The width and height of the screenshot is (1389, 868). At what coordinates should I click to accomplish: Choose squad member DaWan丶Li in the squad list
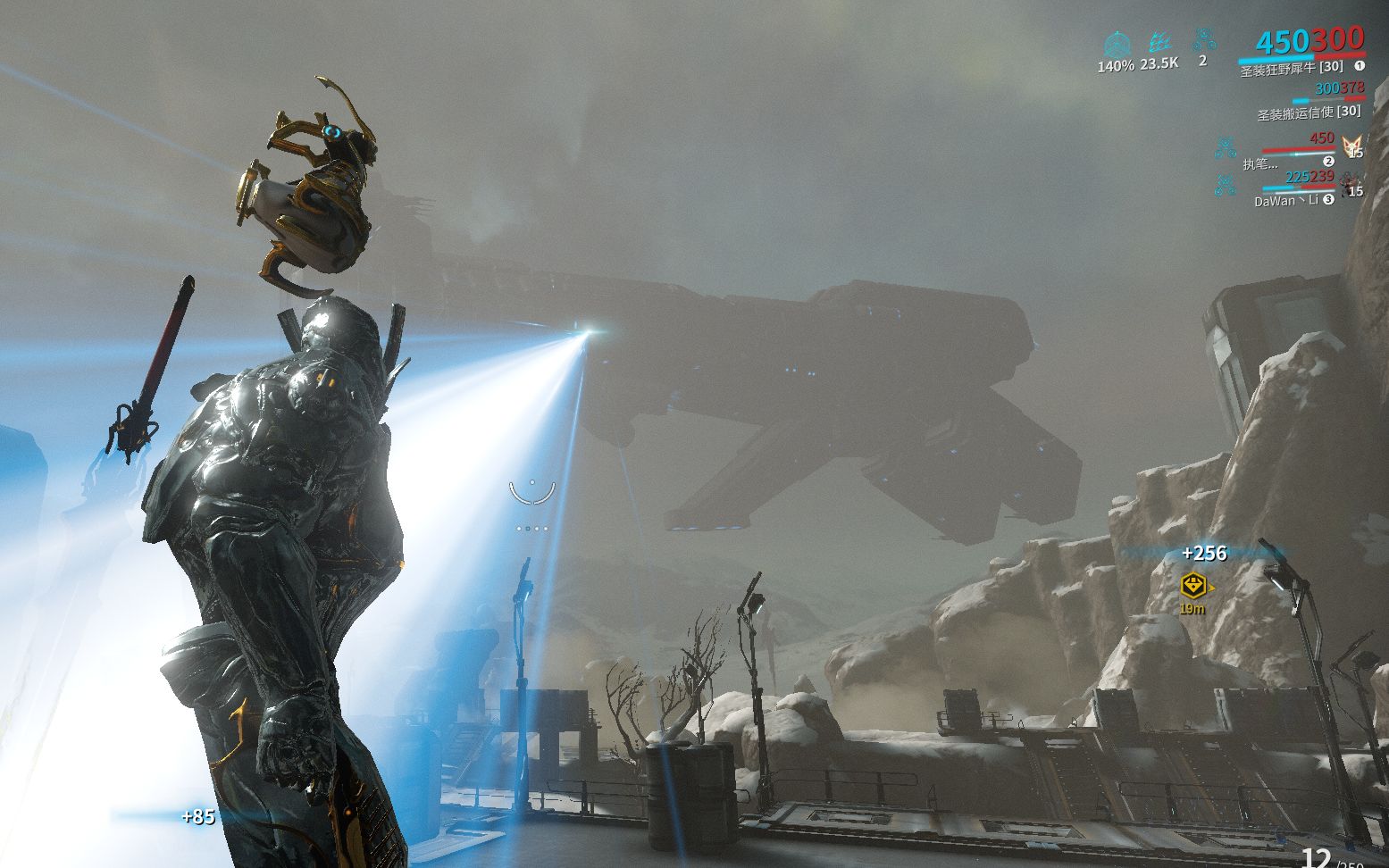[1286, 201]
